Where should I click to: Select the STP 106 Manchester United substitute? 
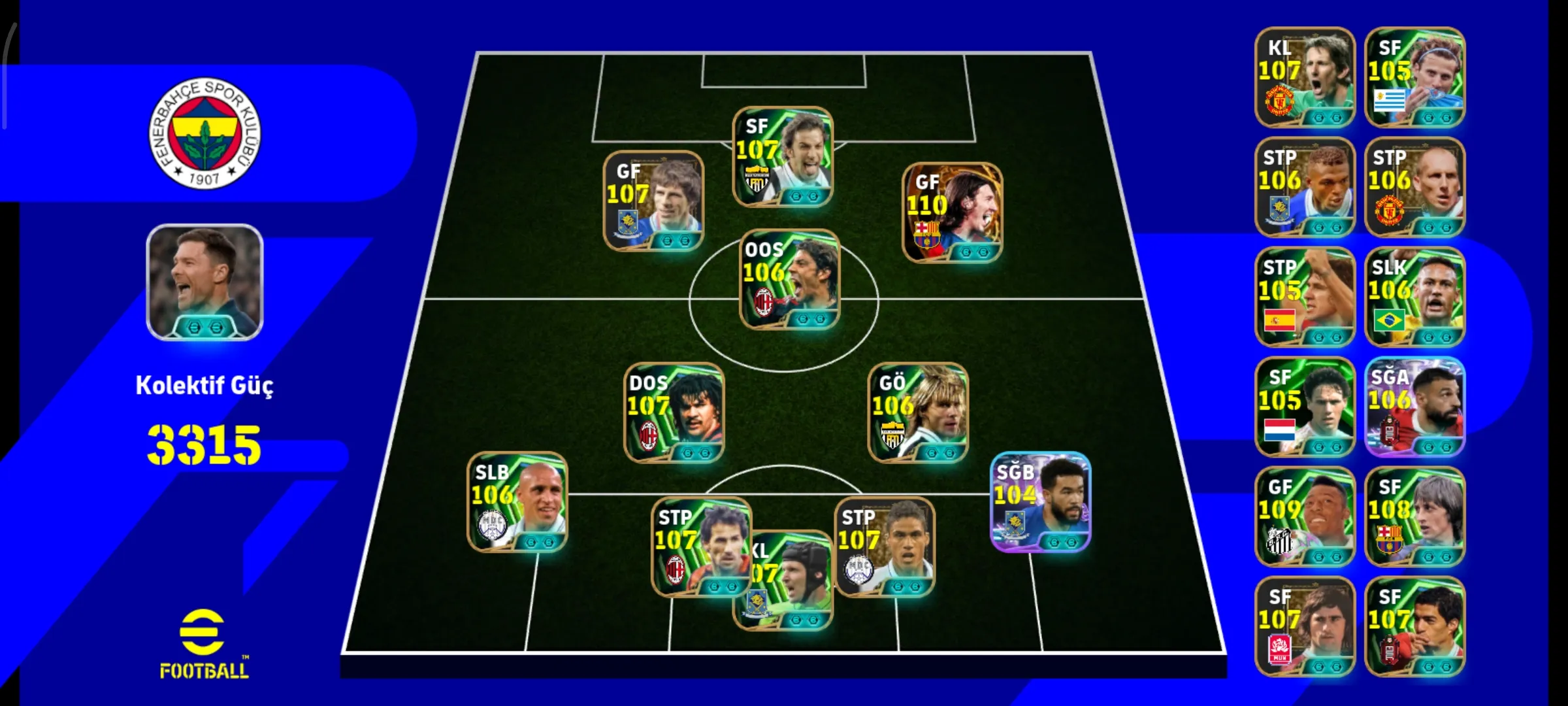1414,187
